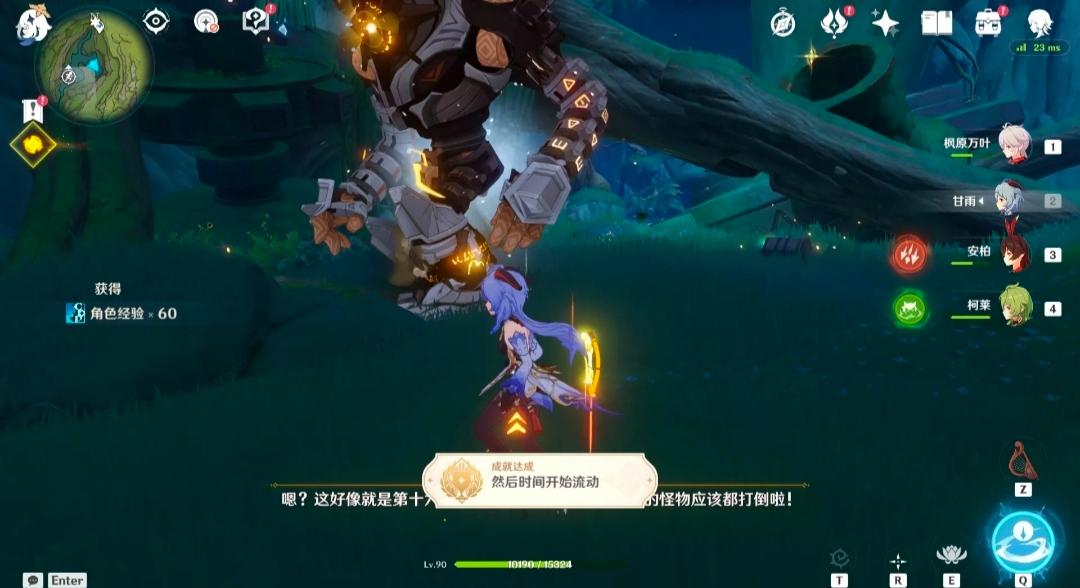Open the battle pass icon
The image size is (1080, 588).
(x=834, y=22)
